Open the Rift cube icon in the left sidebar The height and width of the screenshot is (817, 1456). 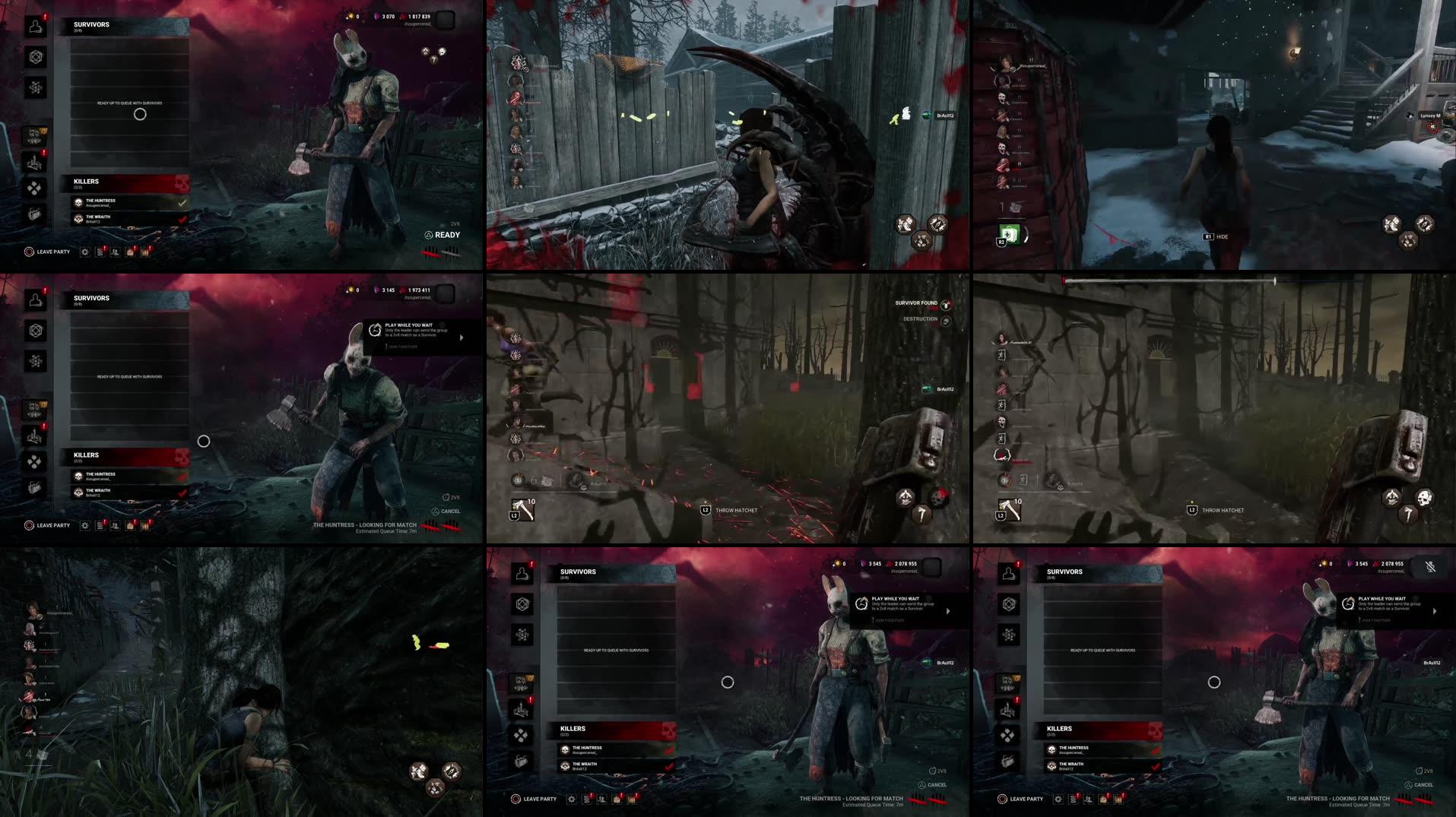[x=35, y=57]
